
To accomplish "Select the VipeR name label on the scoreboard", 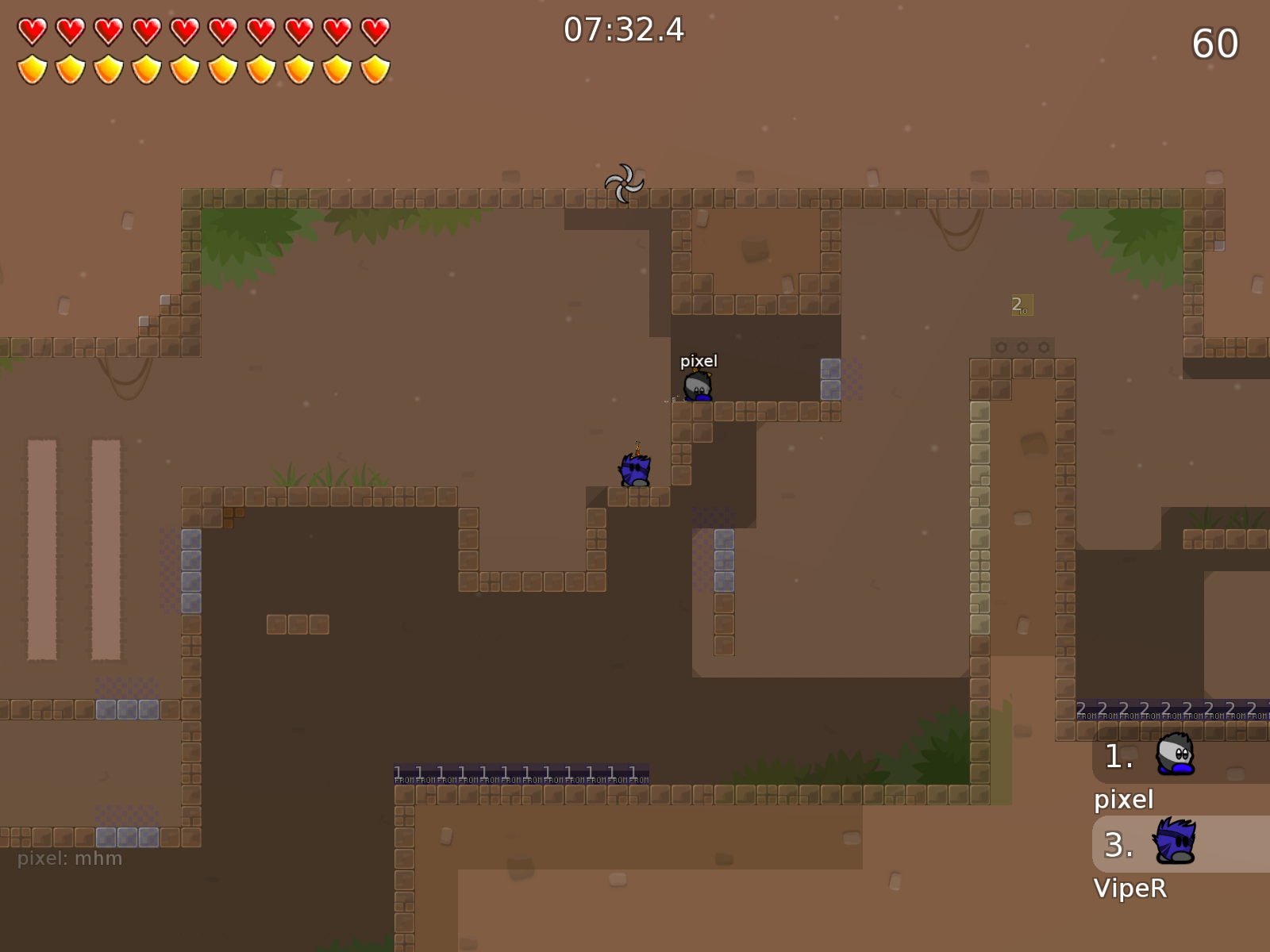I will click(x=1130, y=889).
